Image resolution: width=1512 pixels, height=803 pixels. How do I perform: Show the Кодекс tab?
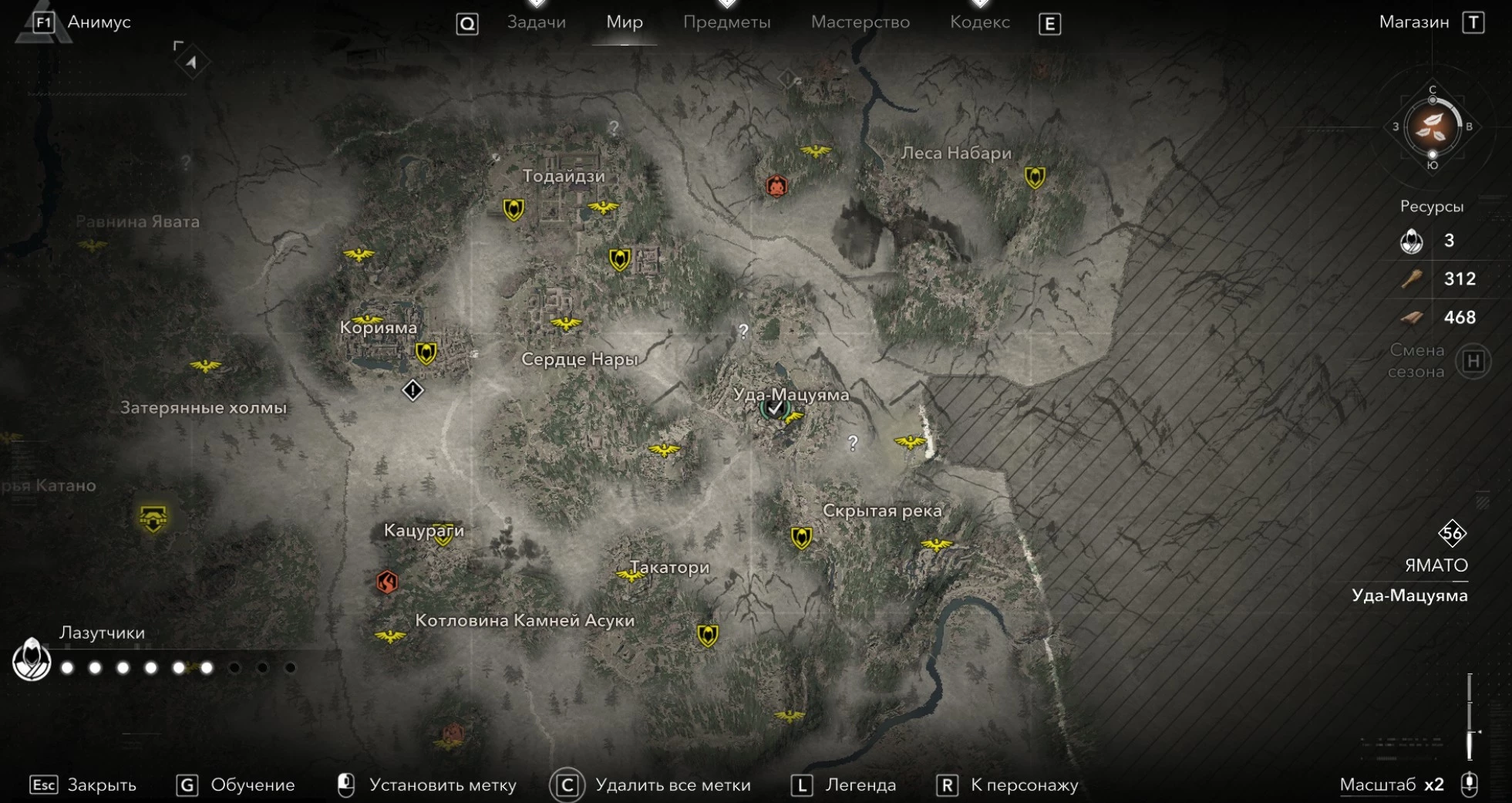(x=979, y=22)
